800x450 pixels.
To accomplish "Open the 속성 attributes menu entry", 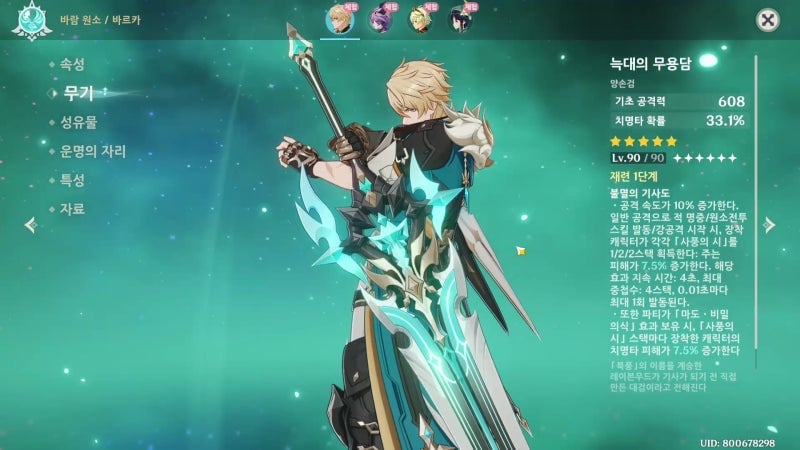I will click(72, 64).
